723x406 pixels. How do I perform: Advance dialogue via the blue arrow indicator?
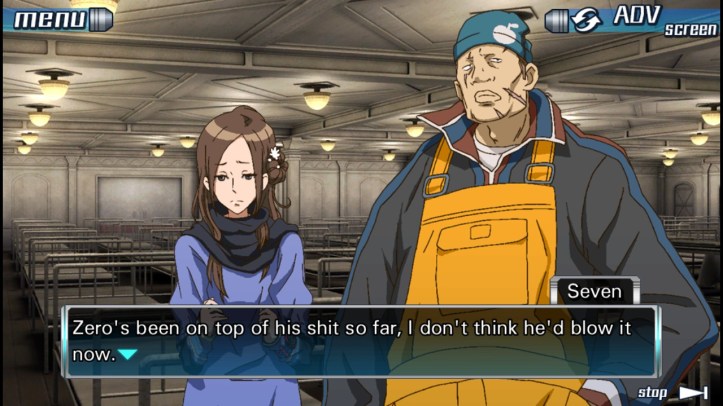pos(127,353)
